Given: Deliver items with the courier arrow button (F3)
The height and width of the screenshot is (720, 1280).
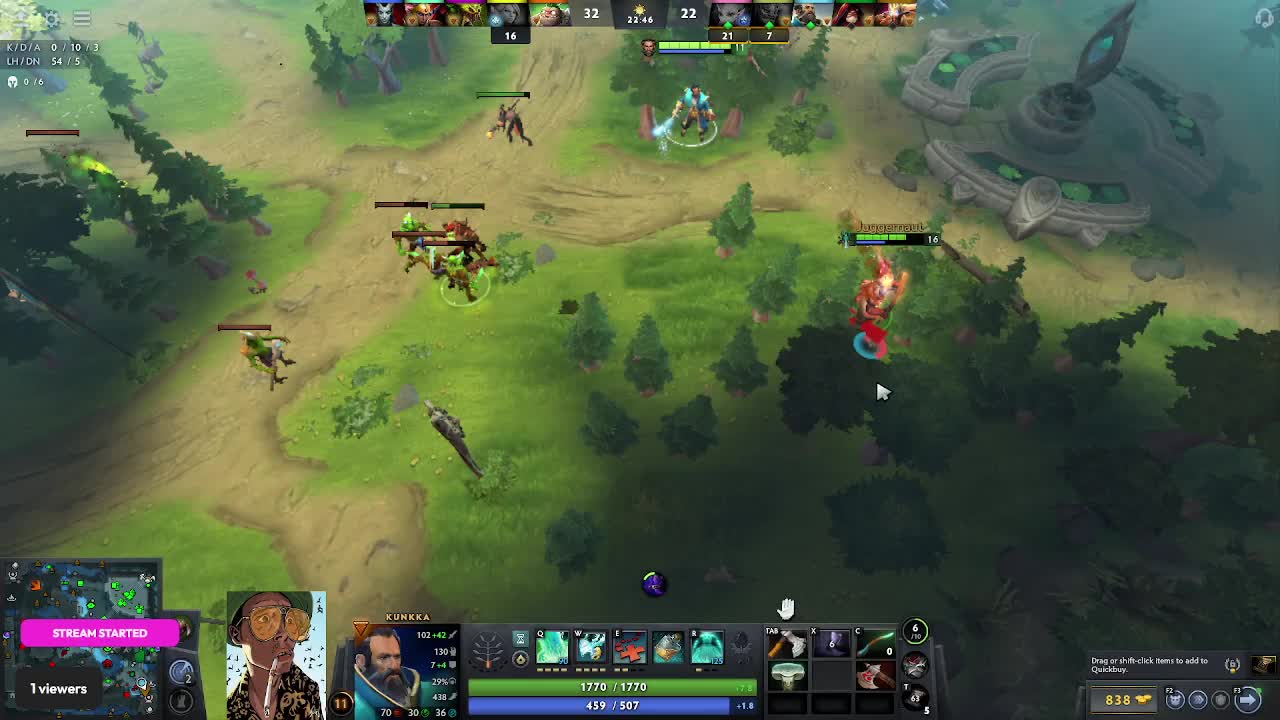Looking at the screenshot, I should coord(1248,699).
